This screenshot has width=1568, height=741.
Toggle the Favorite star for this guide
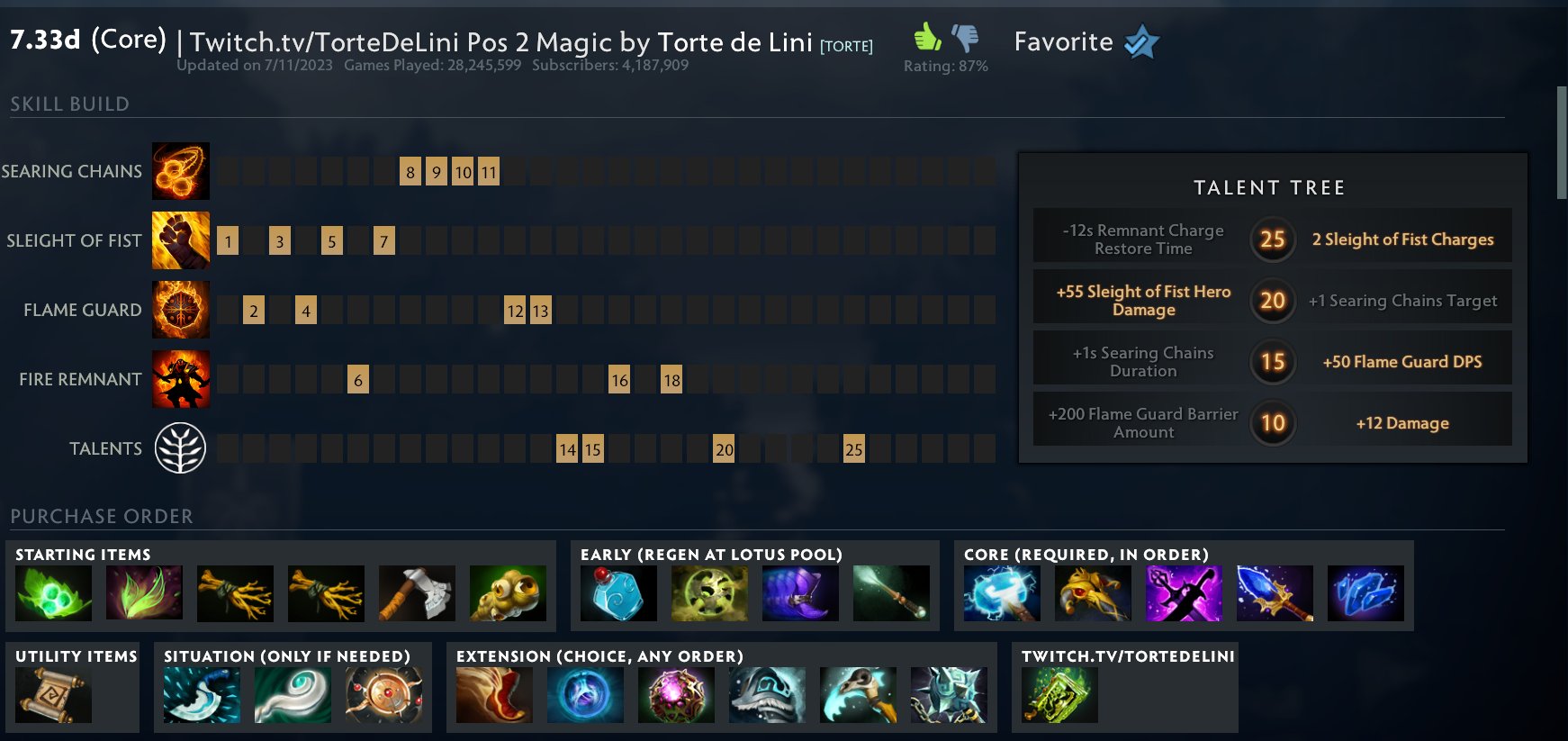(x=1140, y=41)
